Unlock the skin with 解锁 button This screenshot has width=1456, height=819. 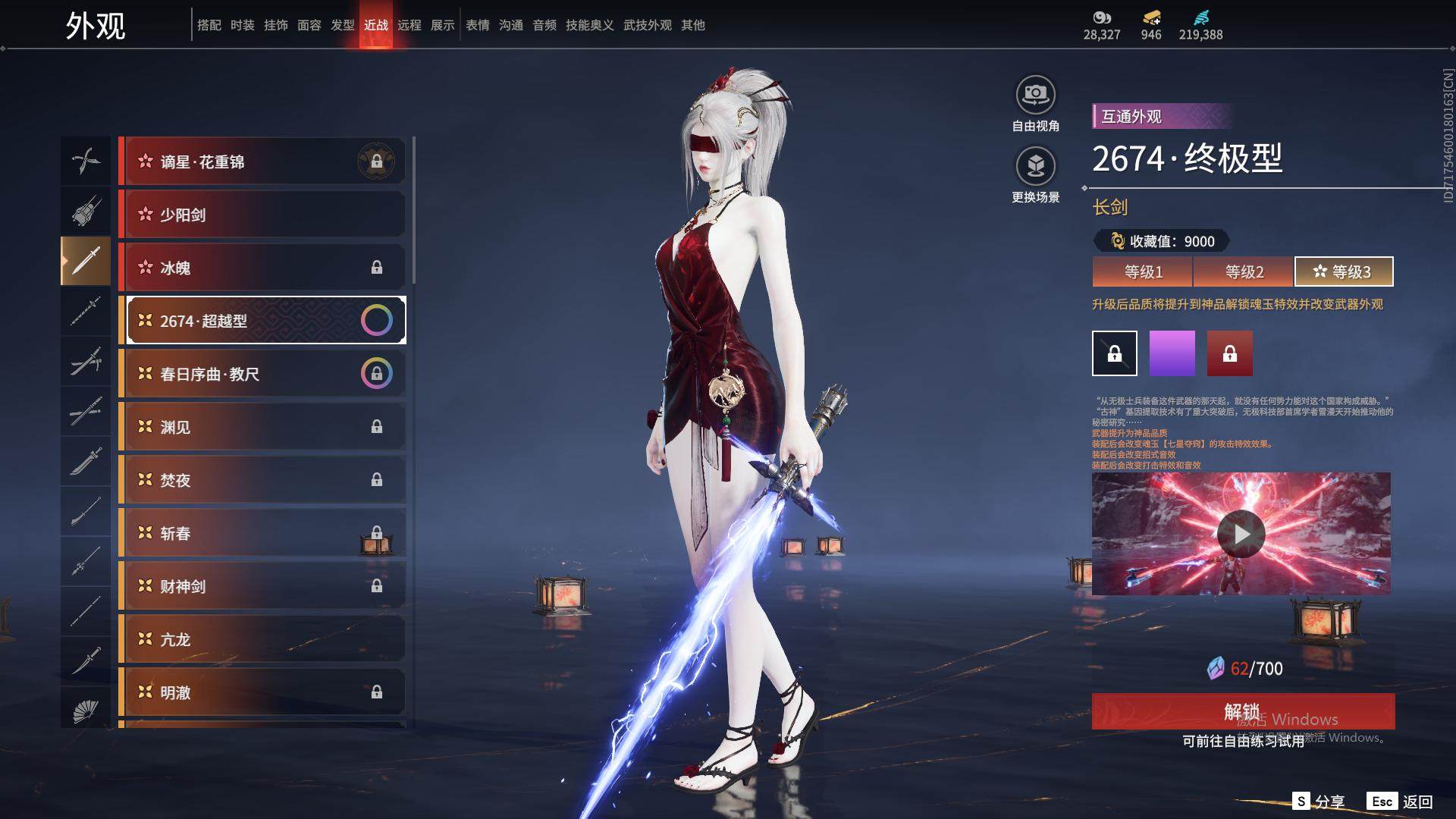[1242, 711]
